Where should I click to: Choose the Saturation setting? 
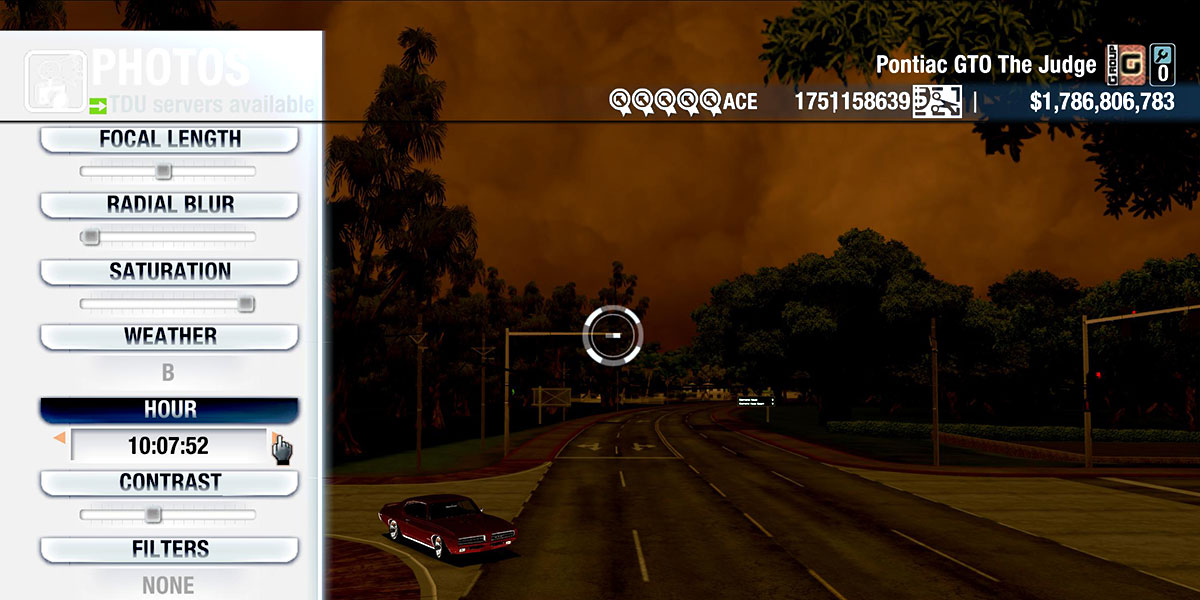[x=169, y=271]
